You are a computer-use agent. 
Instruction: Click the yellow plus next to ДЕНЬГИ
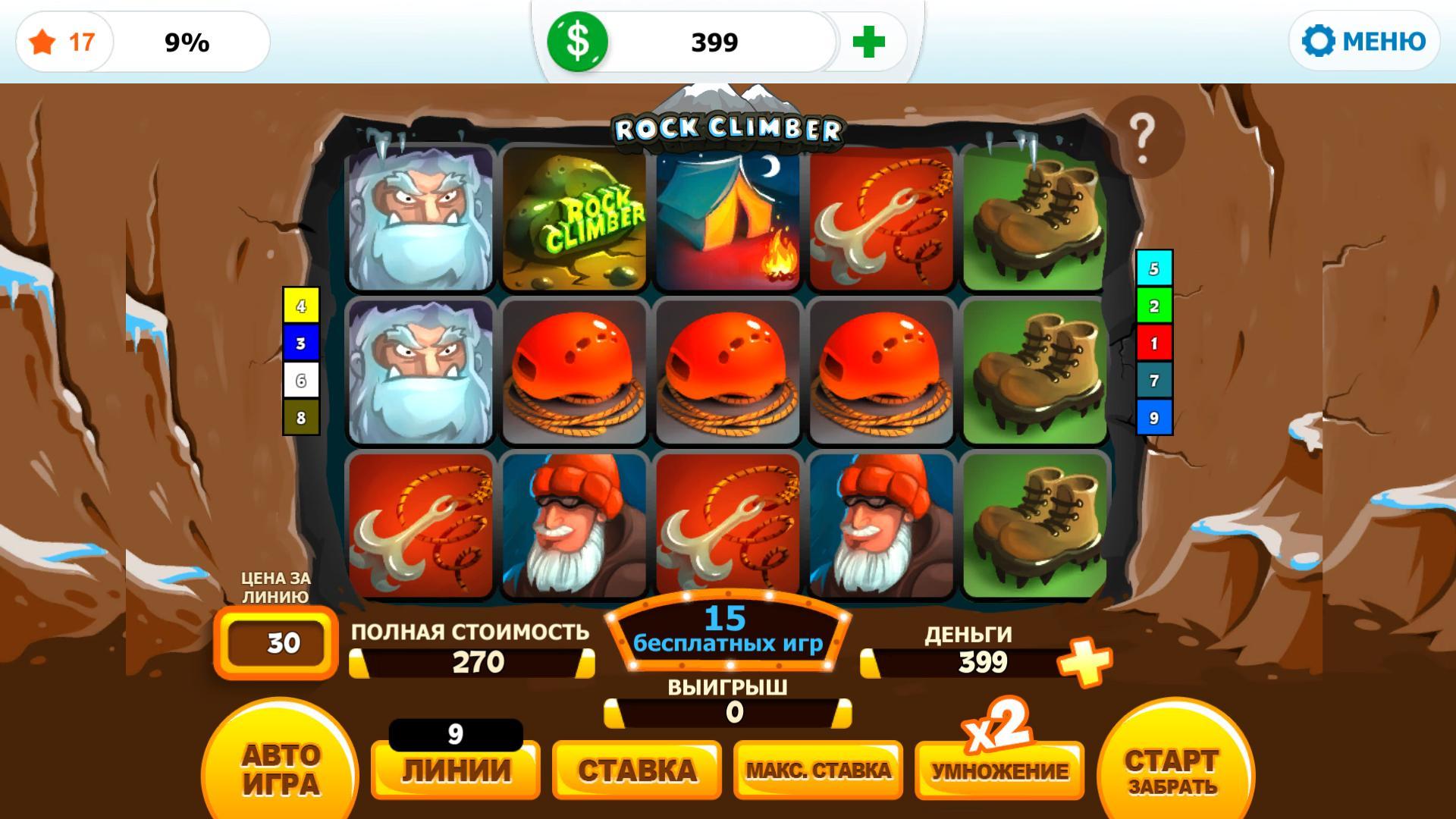pyautogui.click(x=1085, y=661)
